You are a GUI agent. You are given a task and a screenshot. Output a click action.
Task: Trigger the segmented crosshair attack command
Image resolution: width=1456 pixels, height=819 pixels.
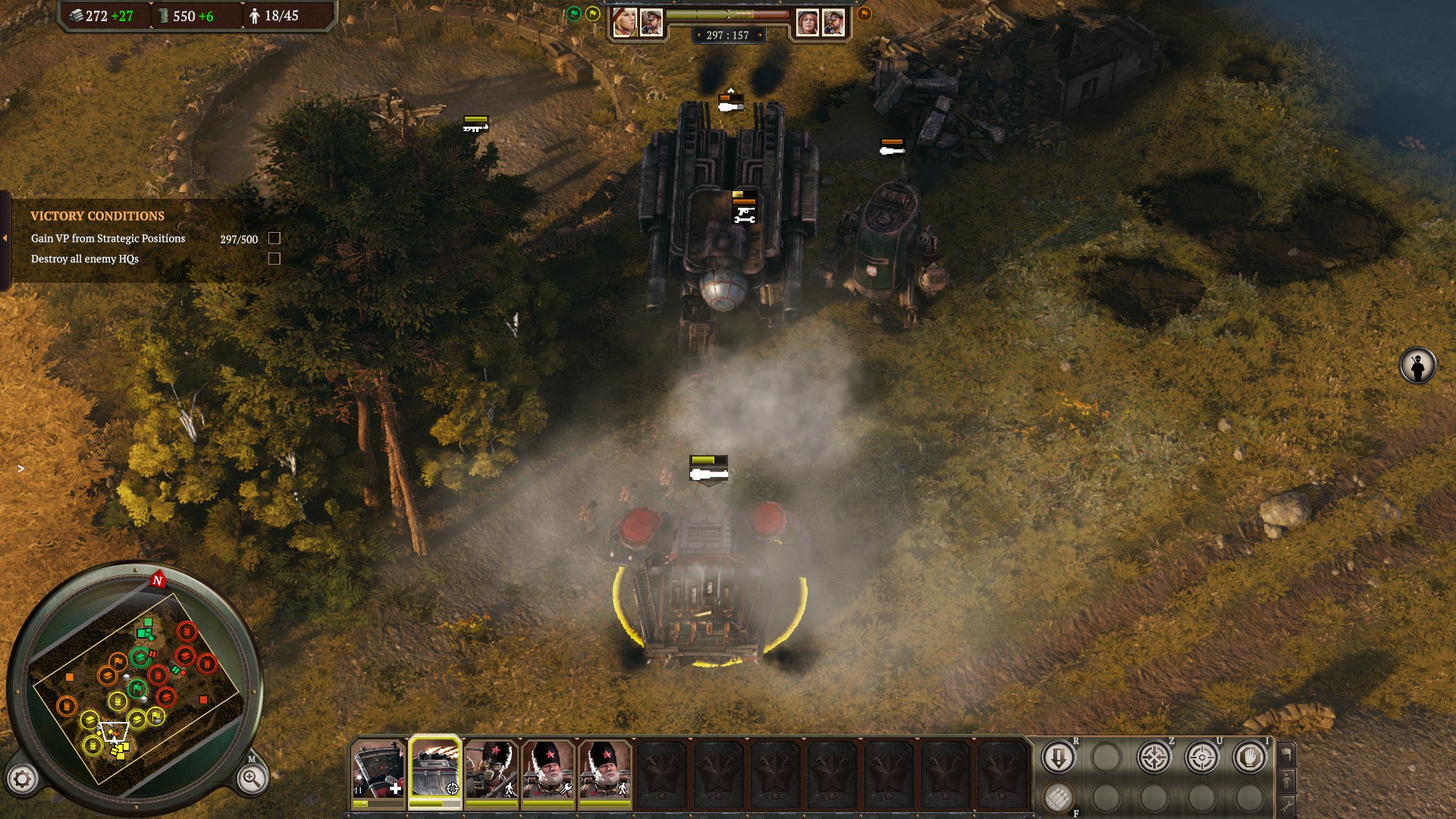1153,757
